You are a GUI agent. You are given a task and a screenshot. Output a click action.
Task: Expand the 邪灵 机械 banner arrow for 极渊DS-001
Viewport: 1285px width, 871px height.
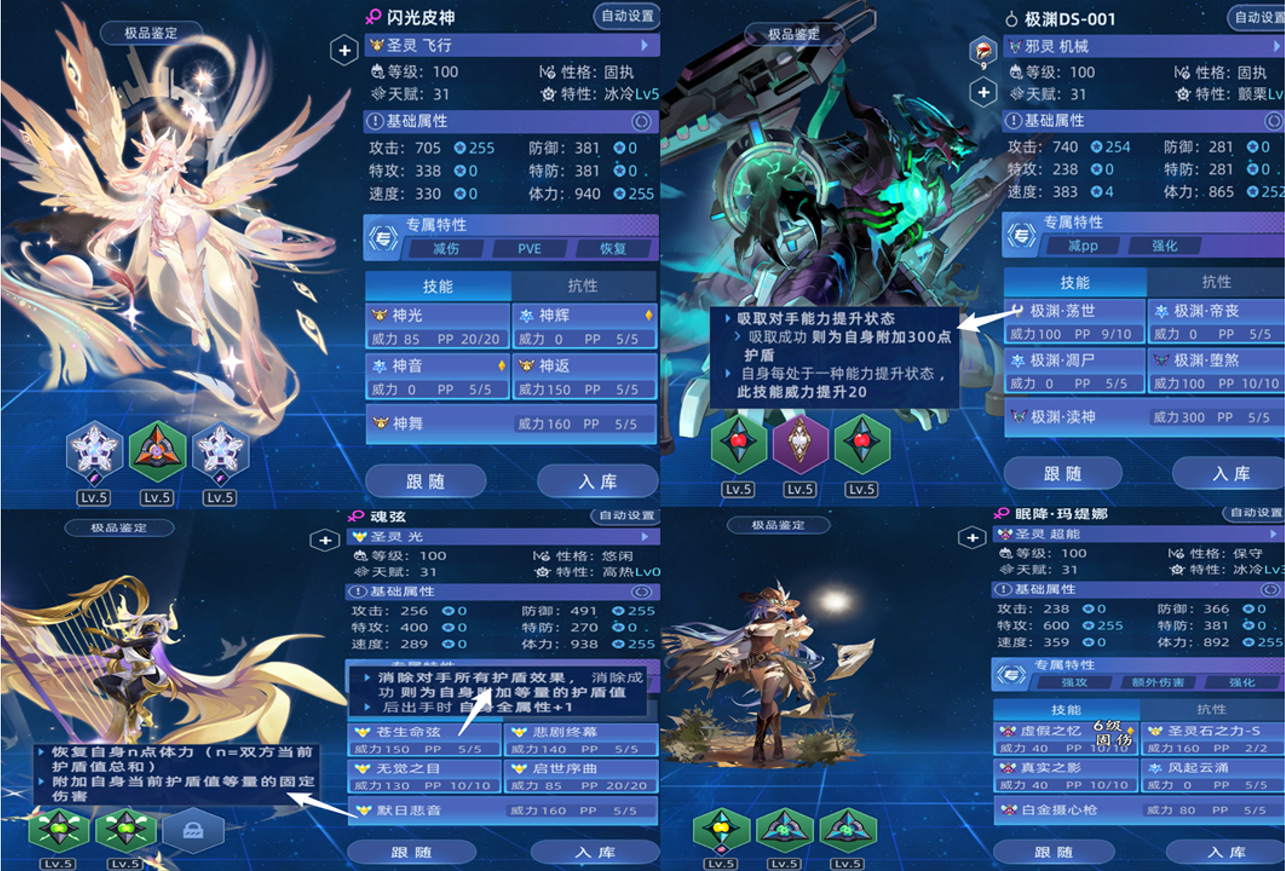click(x=1277, y=44)
